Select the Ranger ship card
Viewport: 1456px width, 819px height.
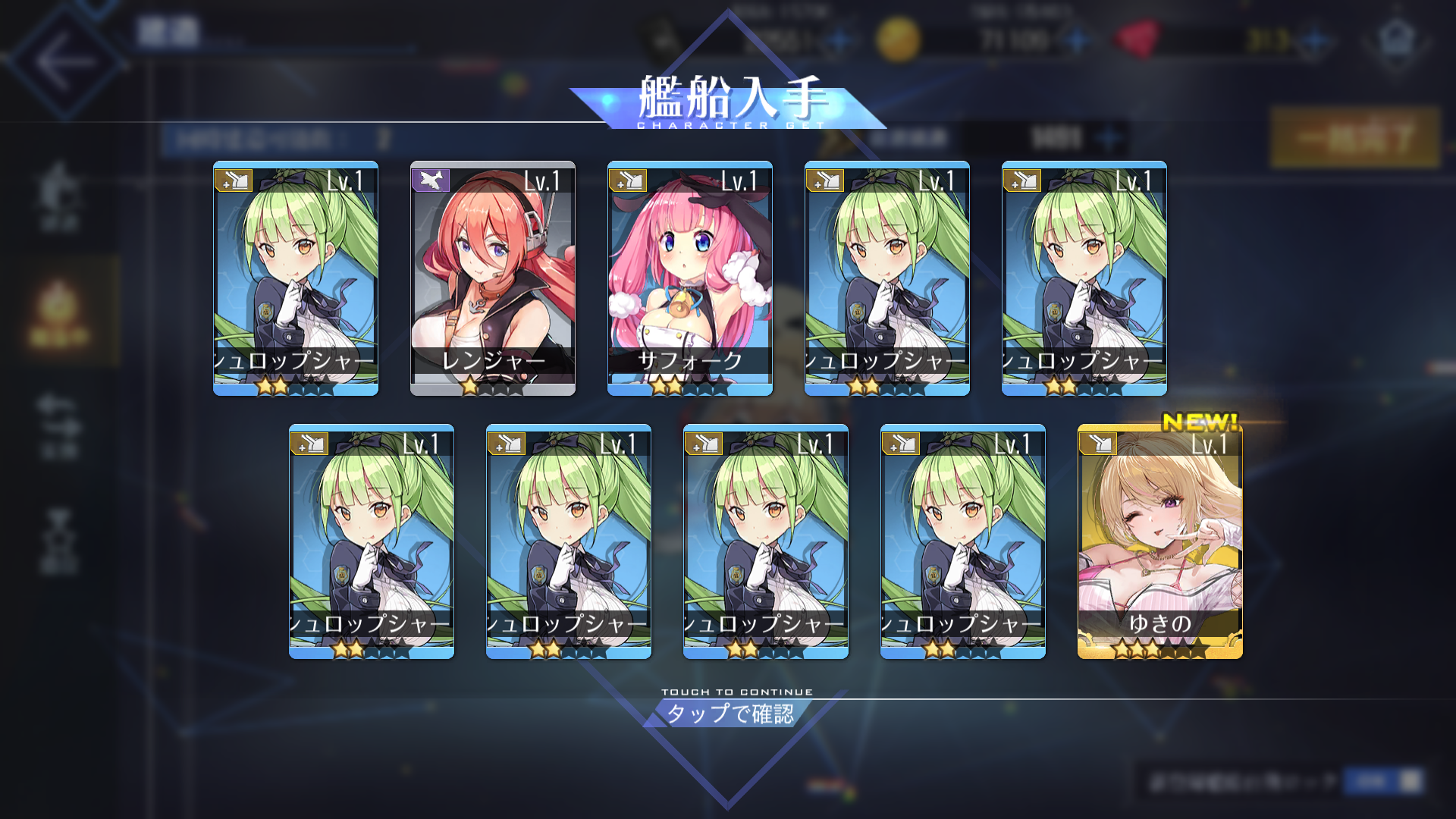(493, 278)
